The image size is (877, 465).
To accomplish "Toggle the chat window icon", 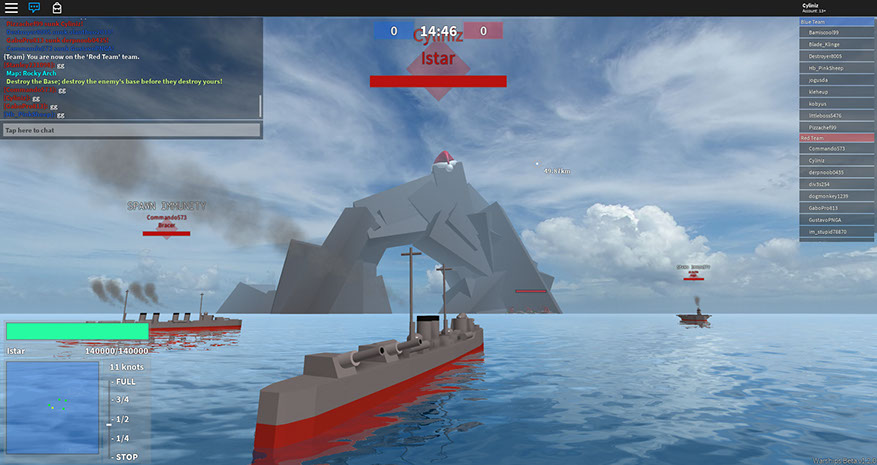I will pos(34,8).
